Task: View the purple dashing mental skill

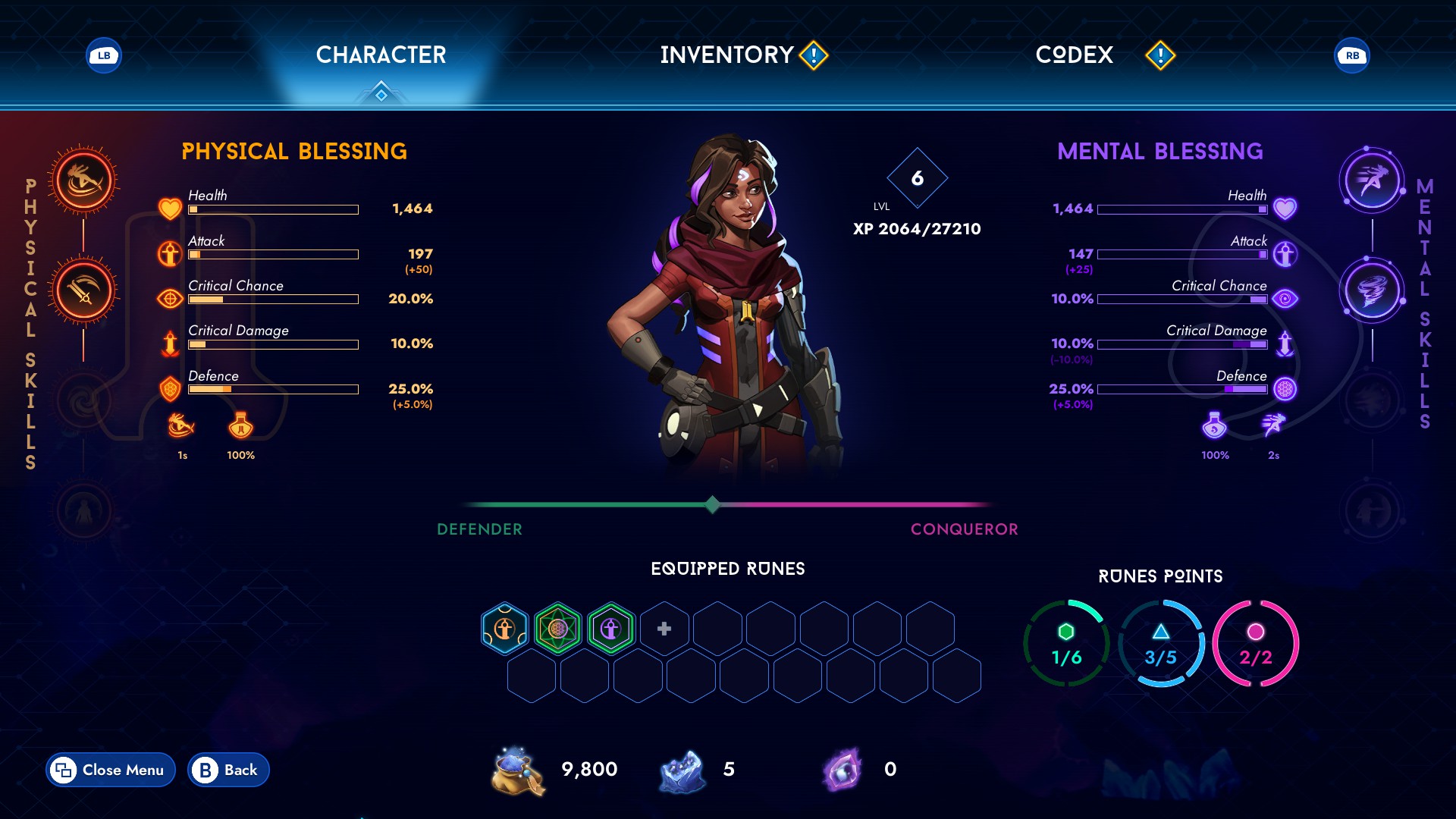Action: click(x=1372, y=180)
